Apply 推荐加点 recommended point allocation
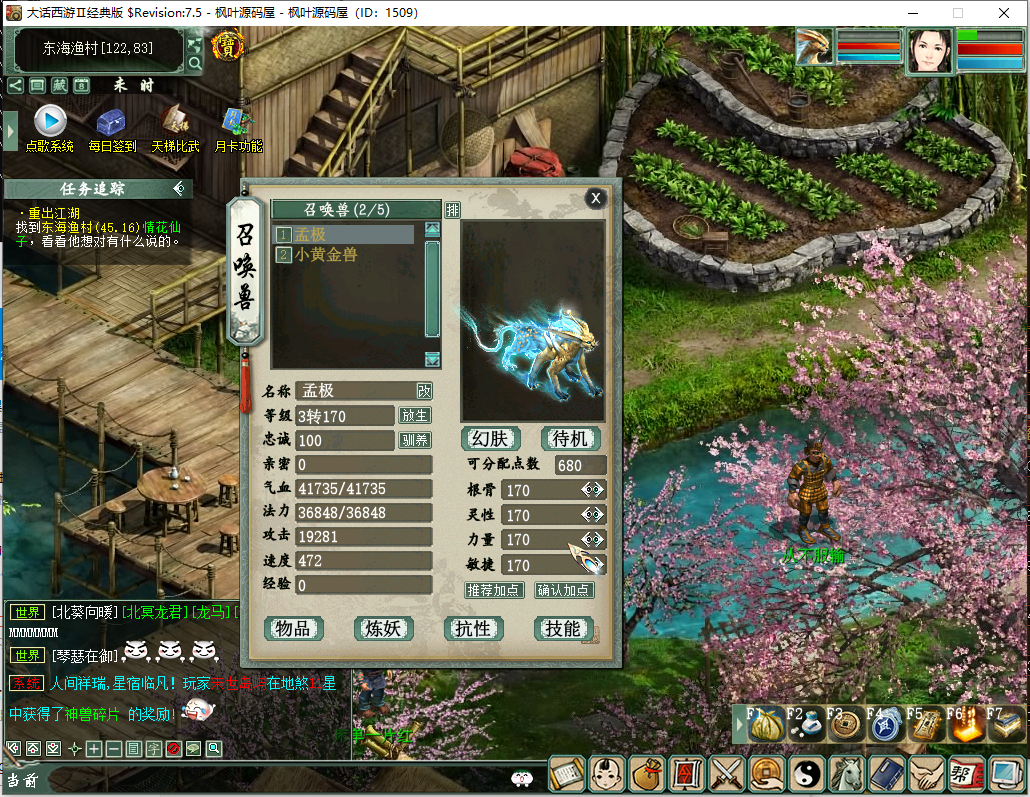Screen dimensions: 1030x797 (494, 590)
